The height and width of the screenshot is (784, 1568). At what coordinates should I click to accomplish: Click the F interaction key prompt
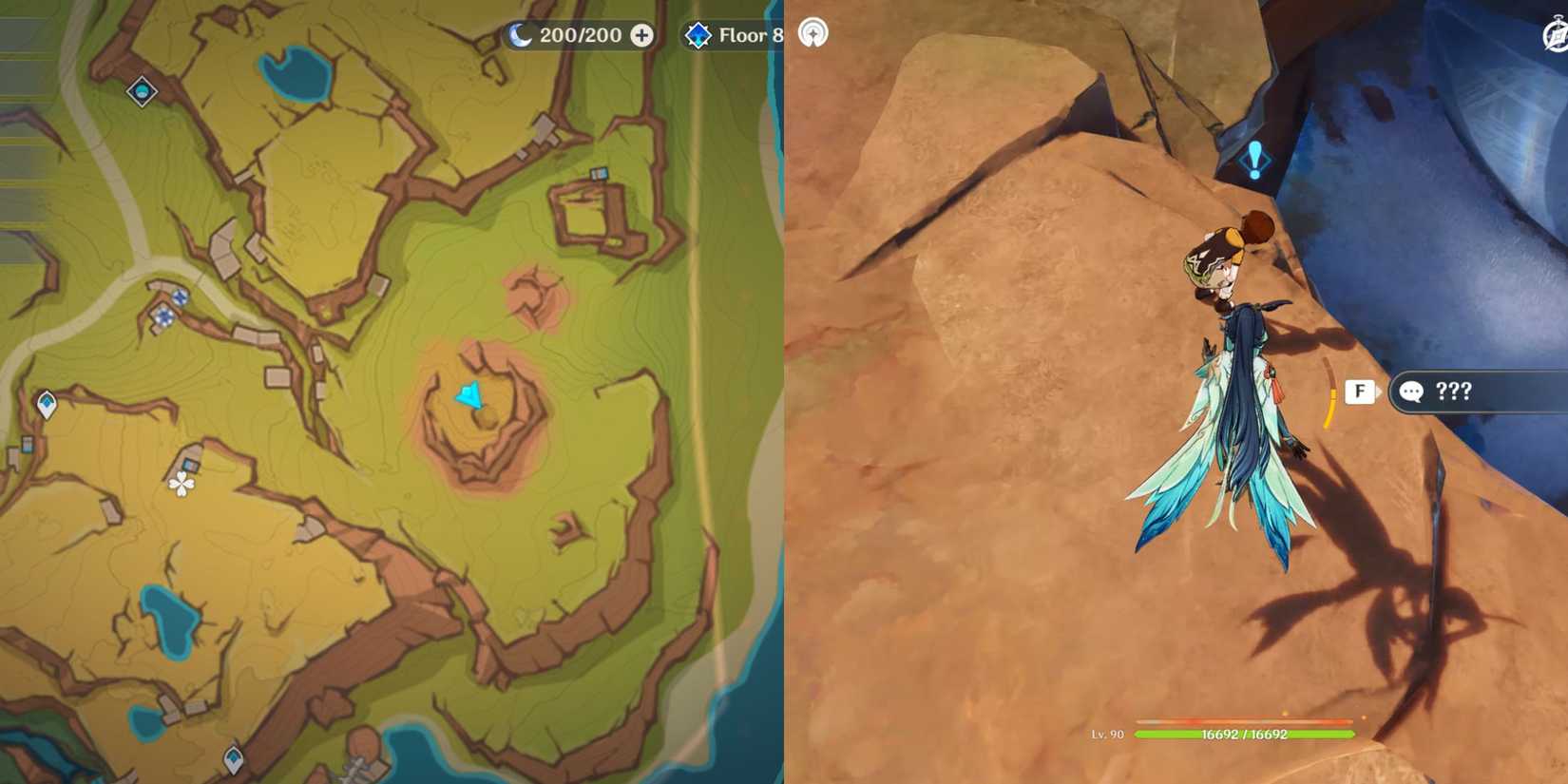tap(1359, 392)
